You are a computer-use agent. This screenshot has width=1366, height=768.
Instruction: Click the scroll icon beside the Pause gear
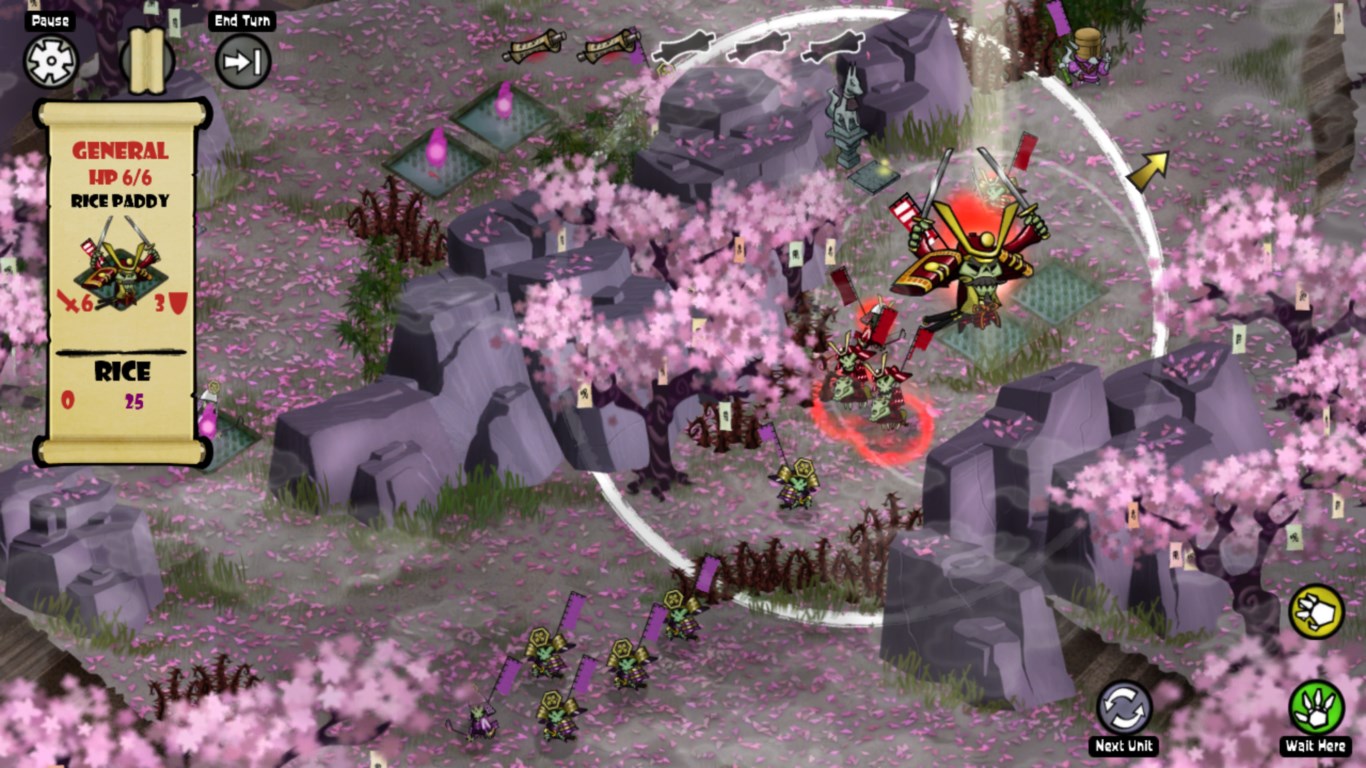click(146, 62)
